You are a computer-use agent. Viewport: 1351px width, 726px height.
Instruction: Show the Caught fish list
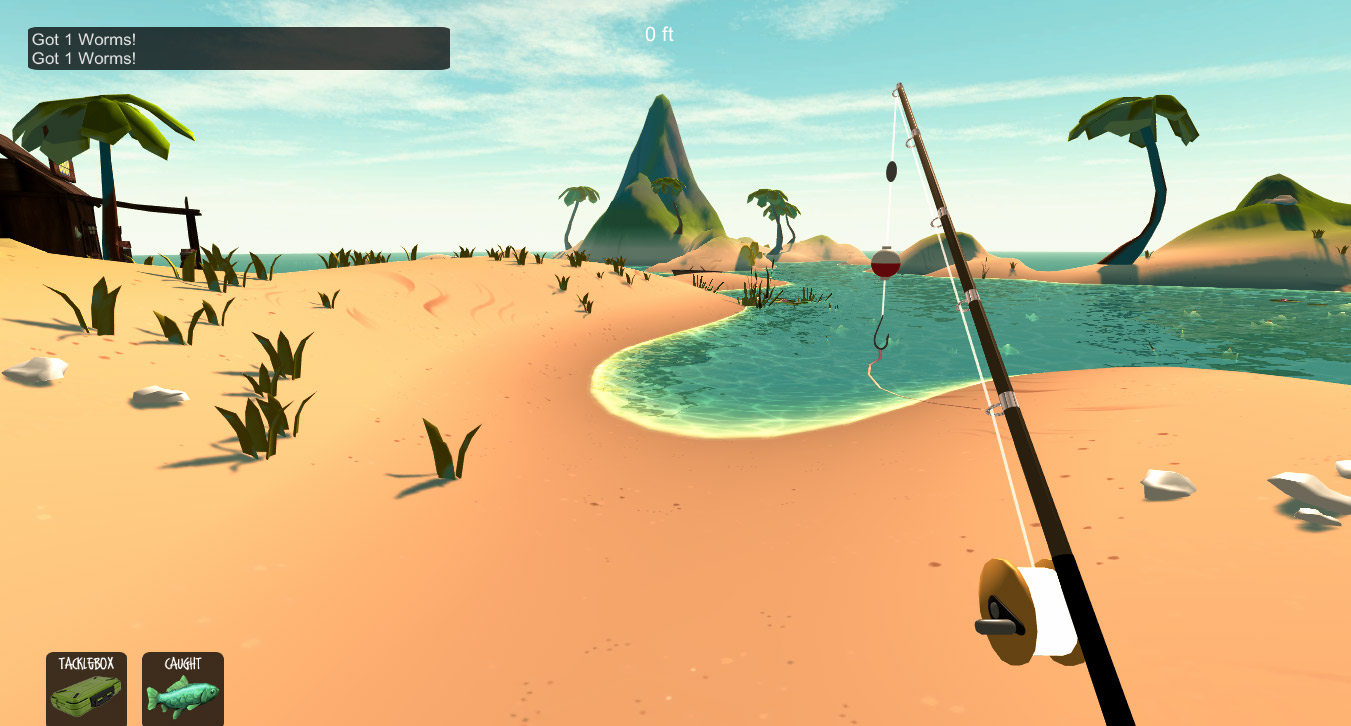(183, 689)
